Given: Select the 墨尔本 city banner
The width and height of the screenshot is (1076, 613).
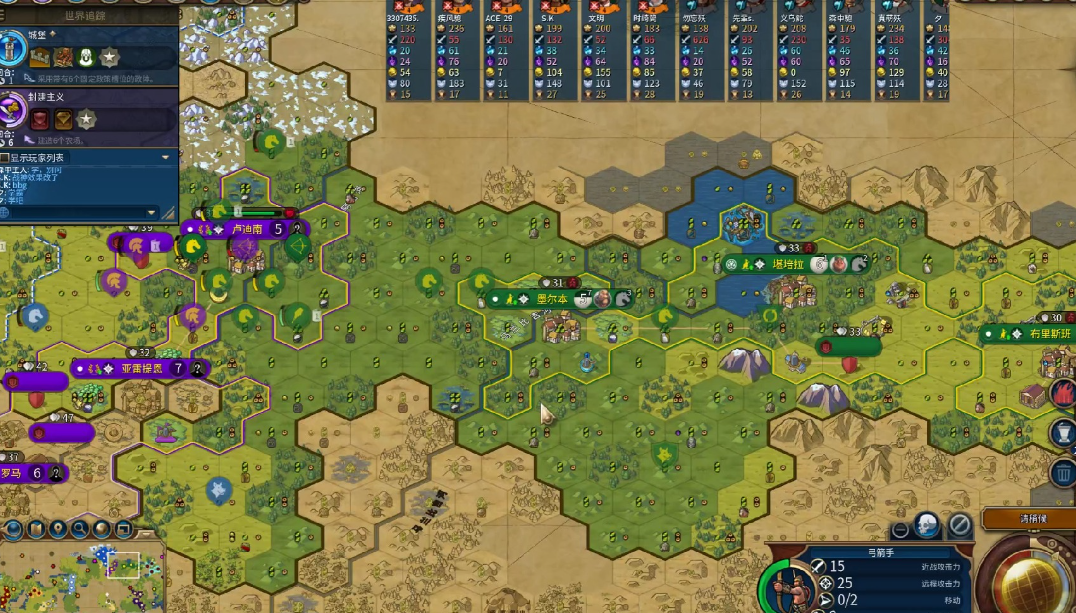Looking at the screenshot, I should click(x=552, y=299).
